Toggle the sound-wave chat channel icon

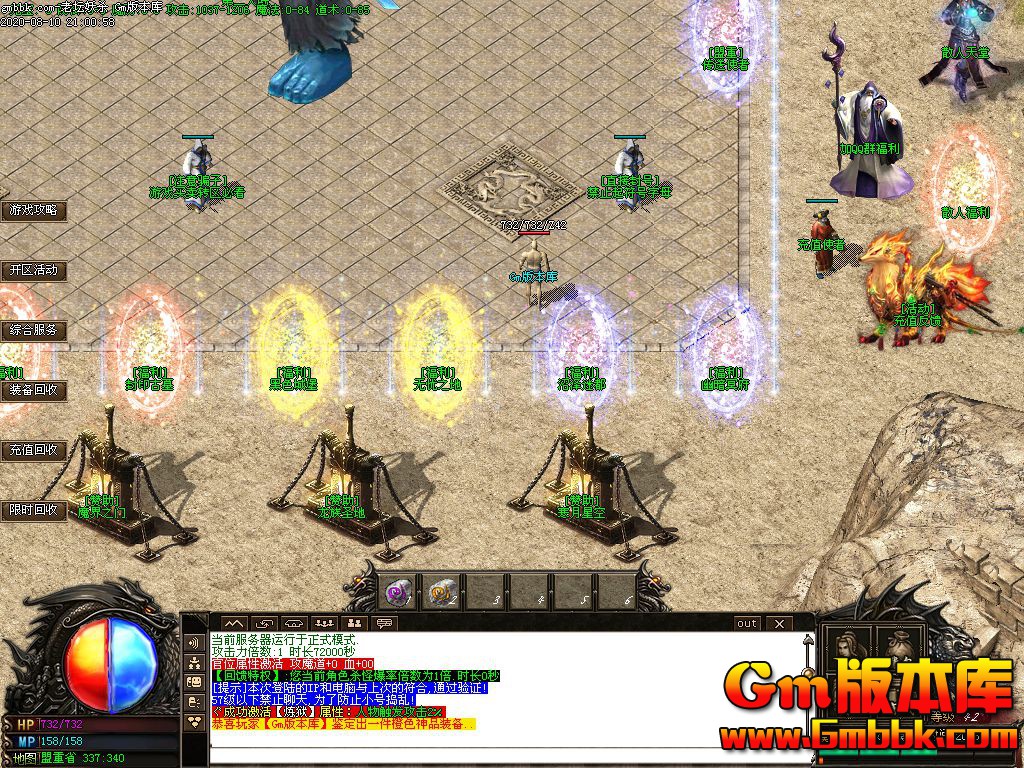click(193, 642)
